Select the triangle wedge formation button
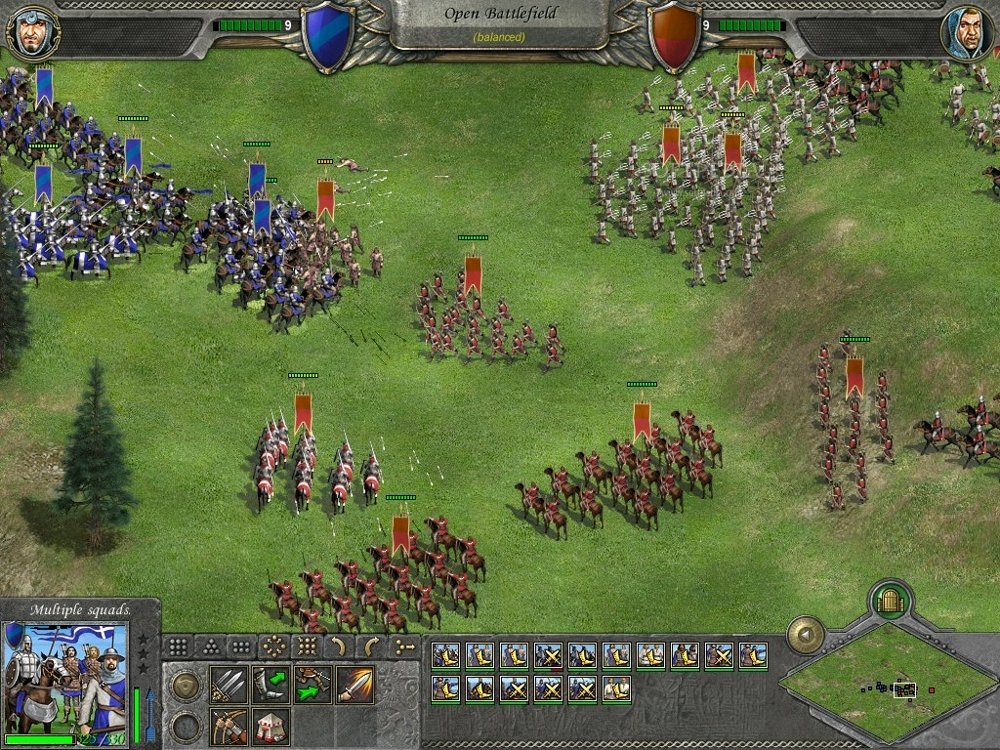This screenshot has height=750, width=1000. pos(209,647)
